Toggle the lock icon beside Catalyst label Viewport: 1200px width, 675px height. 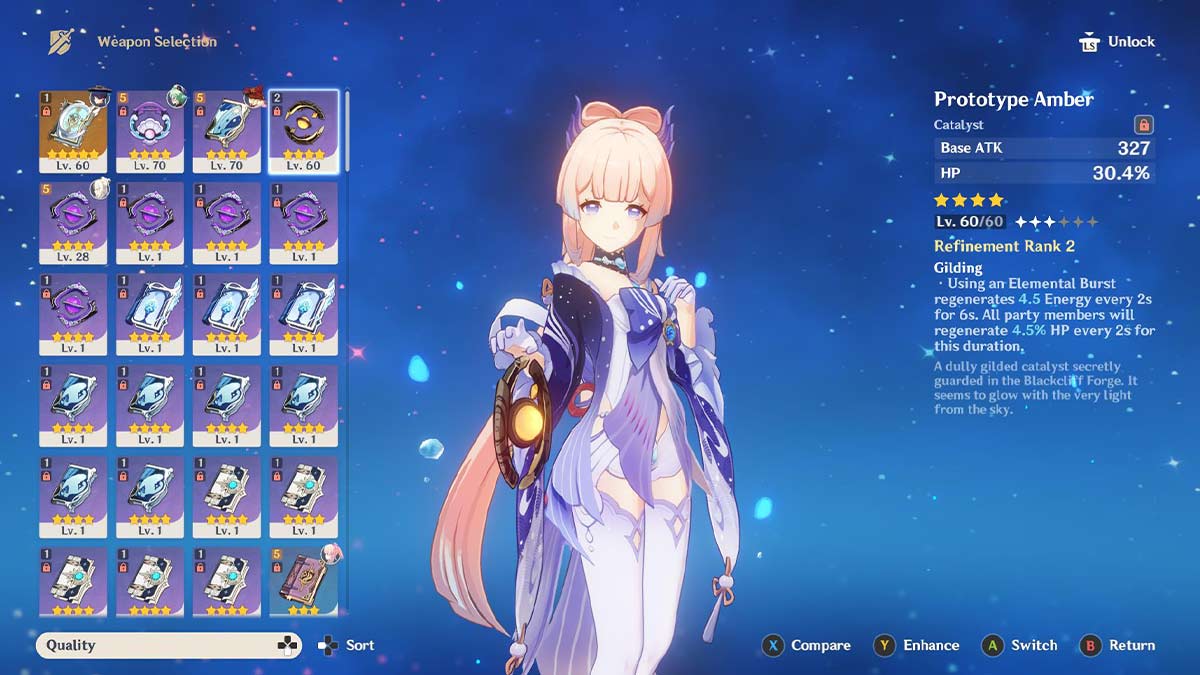[1144, 125]
